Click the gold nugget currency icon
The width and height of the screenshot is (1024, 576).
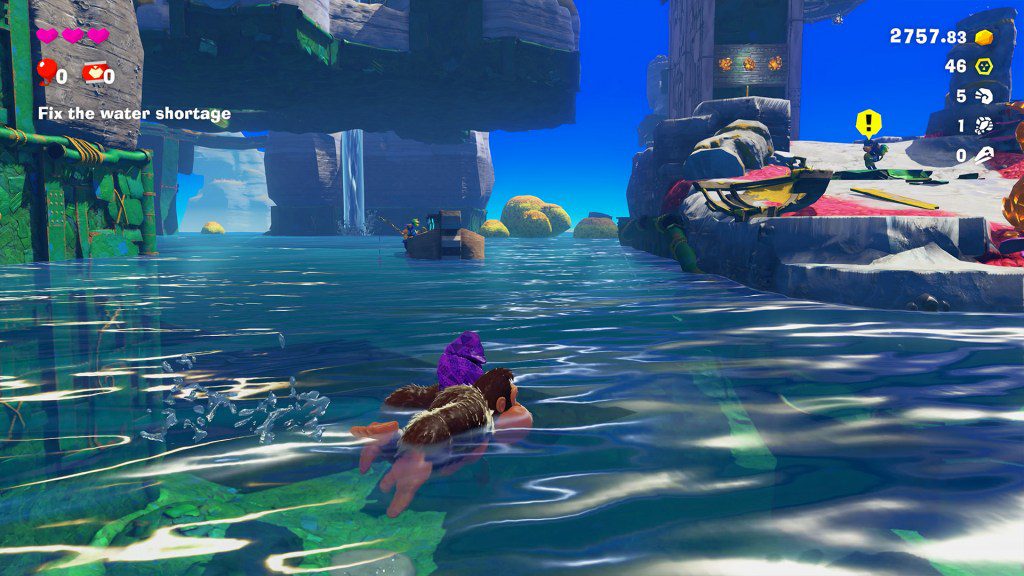pos(984,37)
